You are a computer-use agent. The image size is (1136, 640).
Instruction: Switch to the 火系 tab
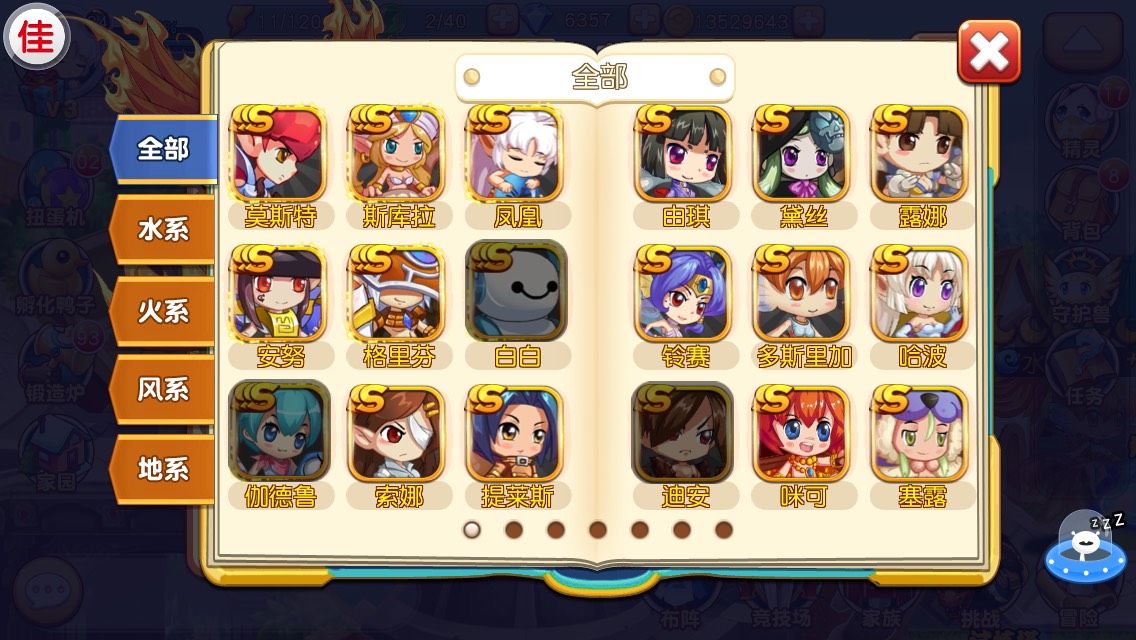click(x=162, y=310)
